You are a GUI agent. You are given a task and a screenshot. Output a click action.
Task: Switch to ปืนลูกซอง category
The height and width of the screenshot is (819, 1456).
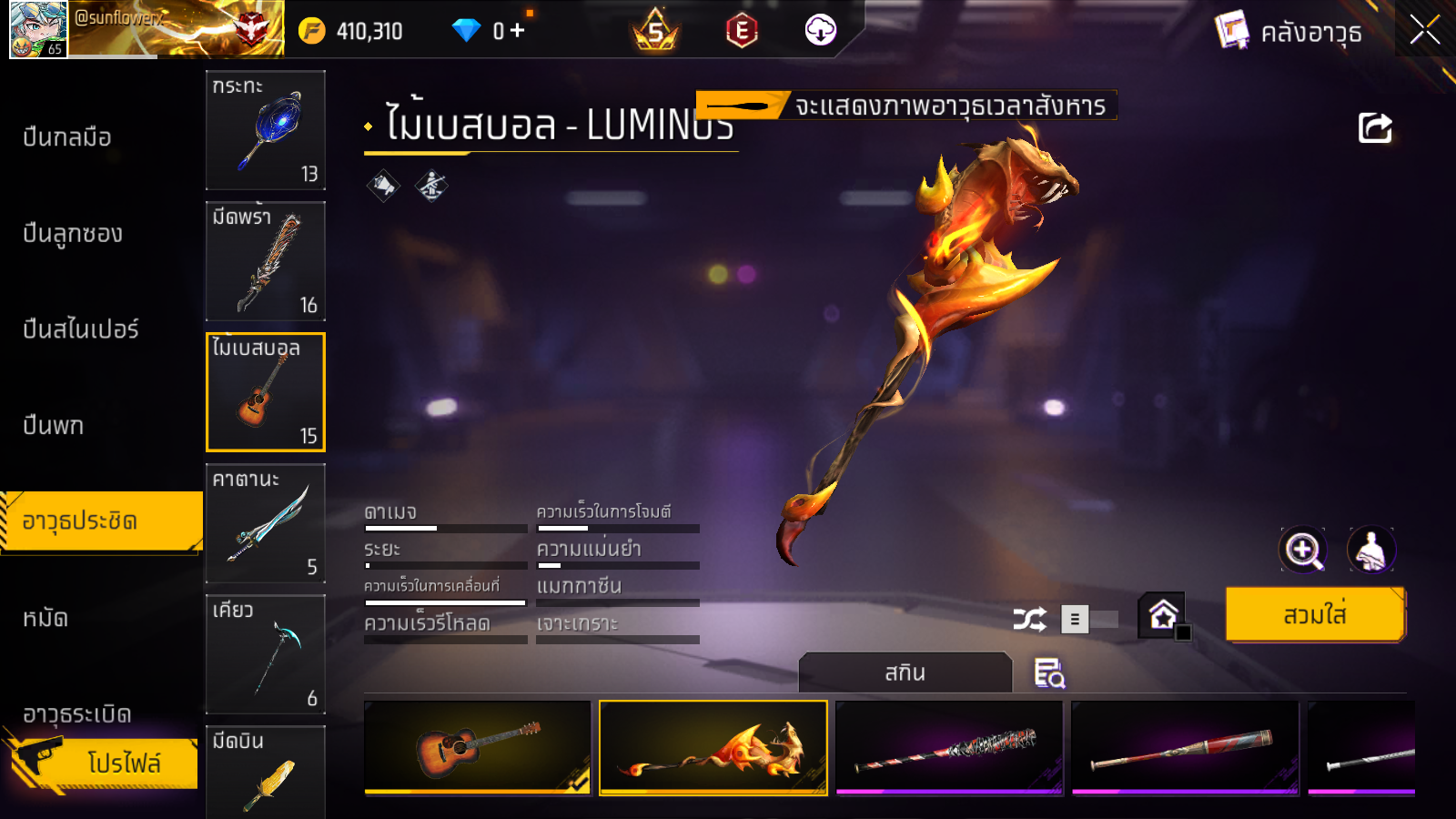pyautogui.click(x=73, y=234)
